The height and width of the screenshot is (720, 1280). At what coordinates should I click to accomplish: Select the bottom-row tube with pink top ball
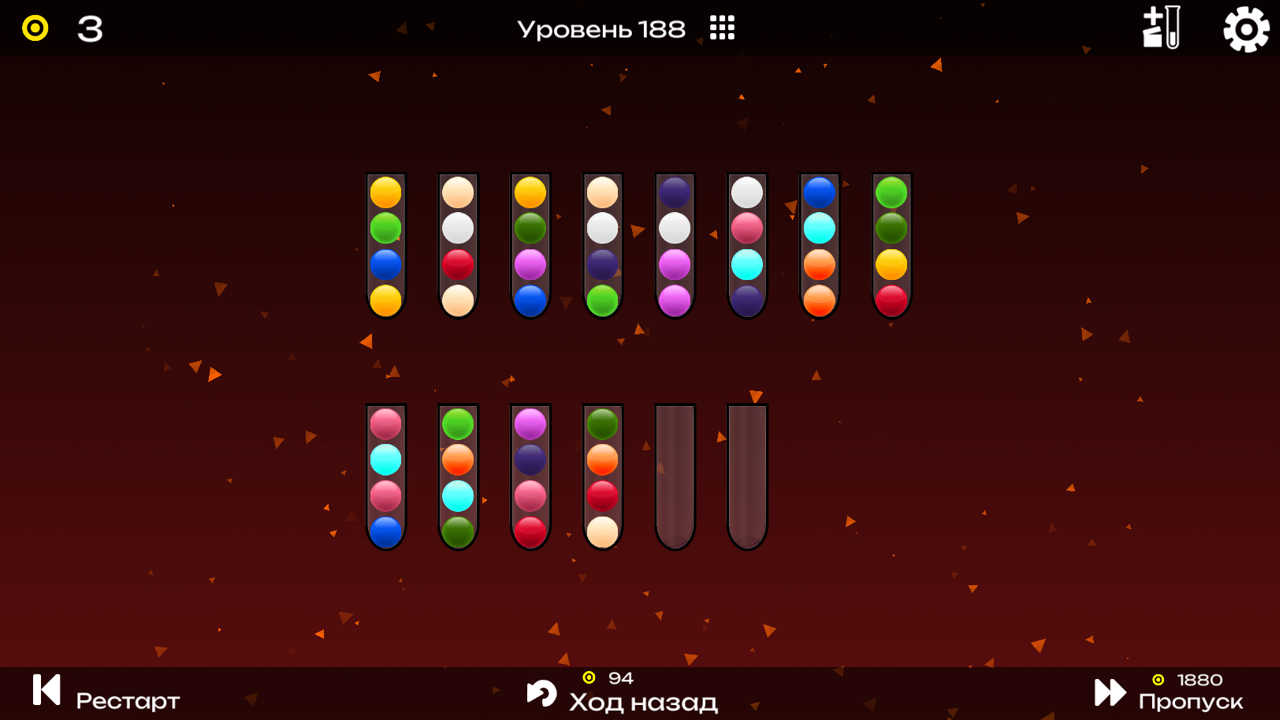click(x=385, y=475)
